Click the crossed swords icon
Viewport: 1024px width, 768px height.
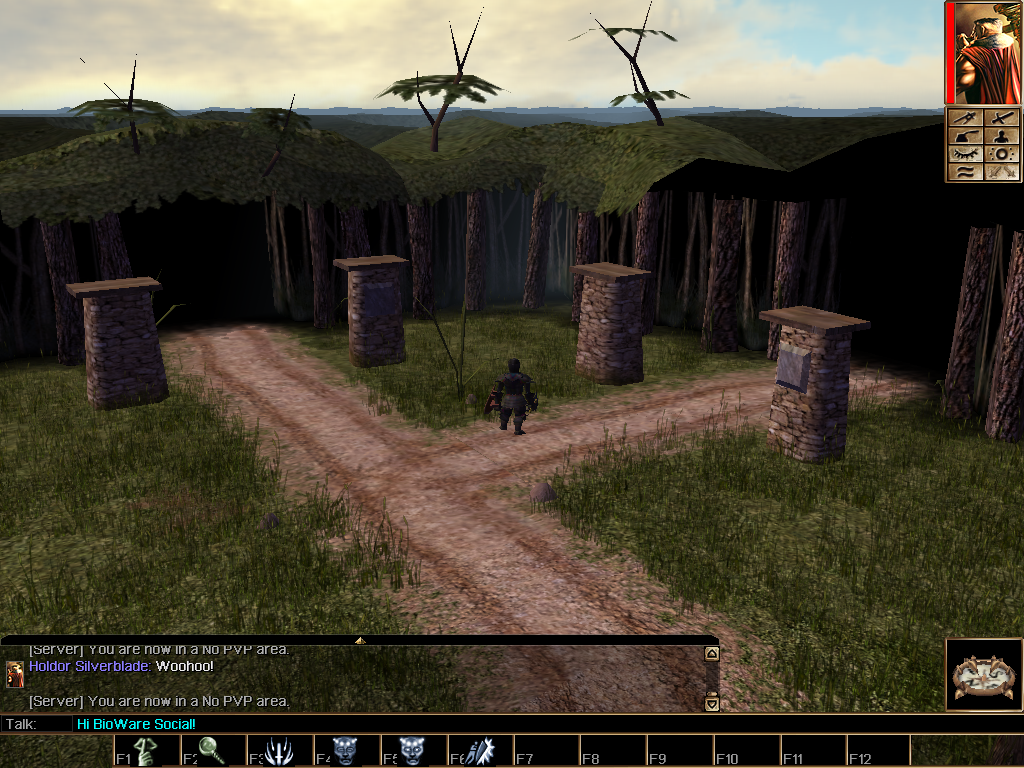click(1002, 172)
